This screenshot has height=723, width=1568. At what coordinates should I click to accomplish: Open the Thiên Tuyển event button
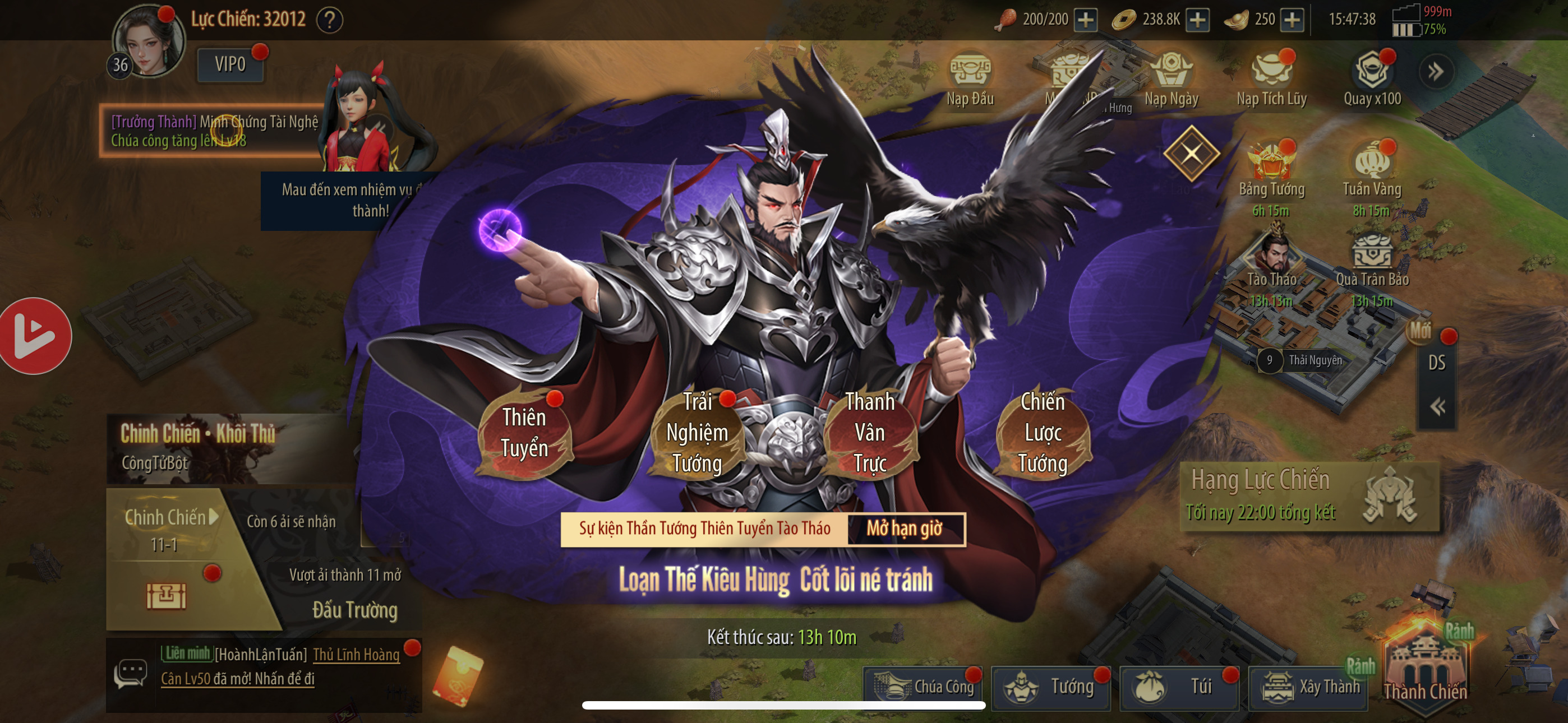524,433
